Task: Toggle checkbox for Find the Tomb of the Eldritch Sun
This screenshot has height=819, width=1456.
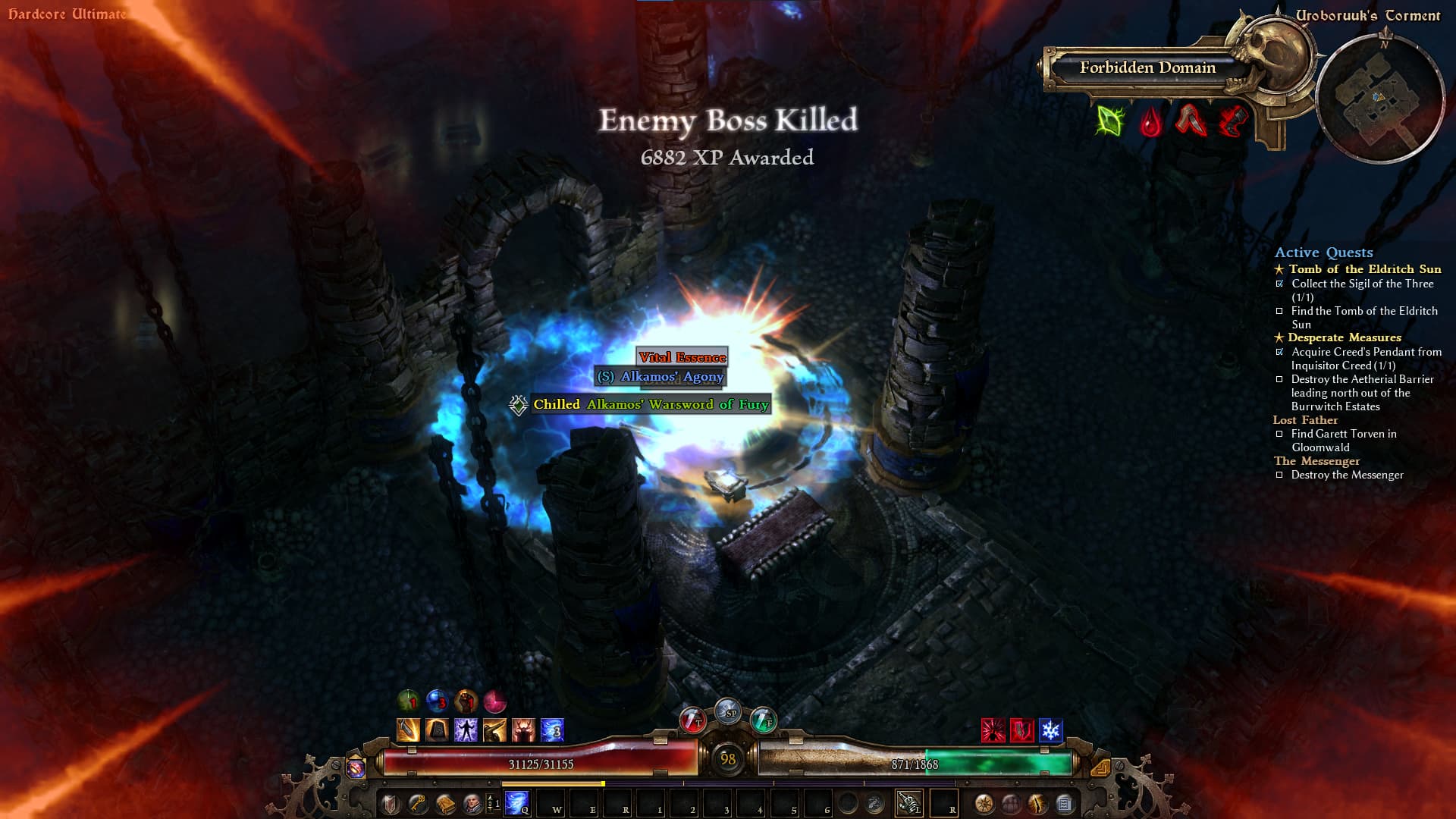Action: click(1280, 311)
